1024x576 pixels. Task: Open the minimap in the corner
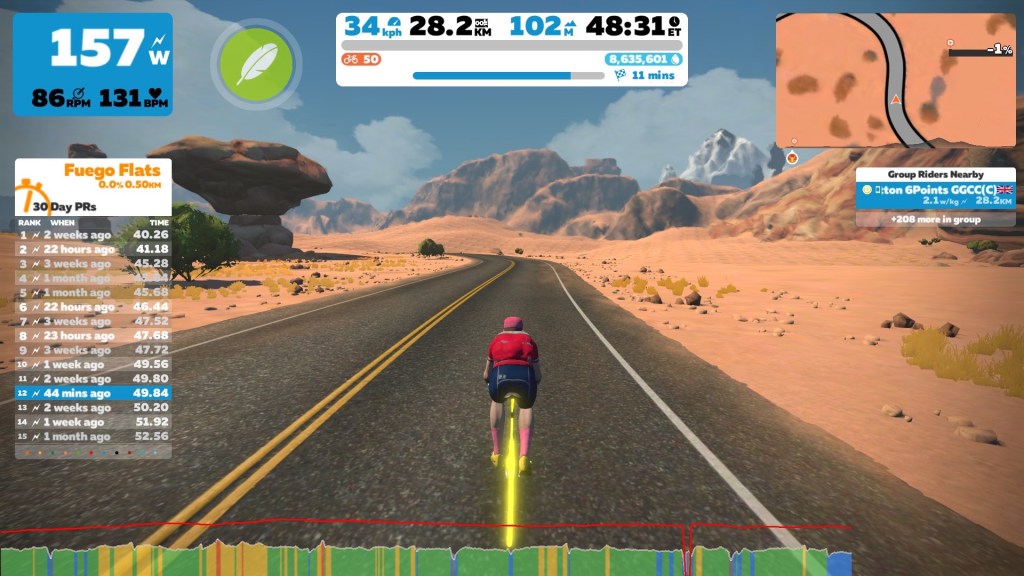[895, 80]
